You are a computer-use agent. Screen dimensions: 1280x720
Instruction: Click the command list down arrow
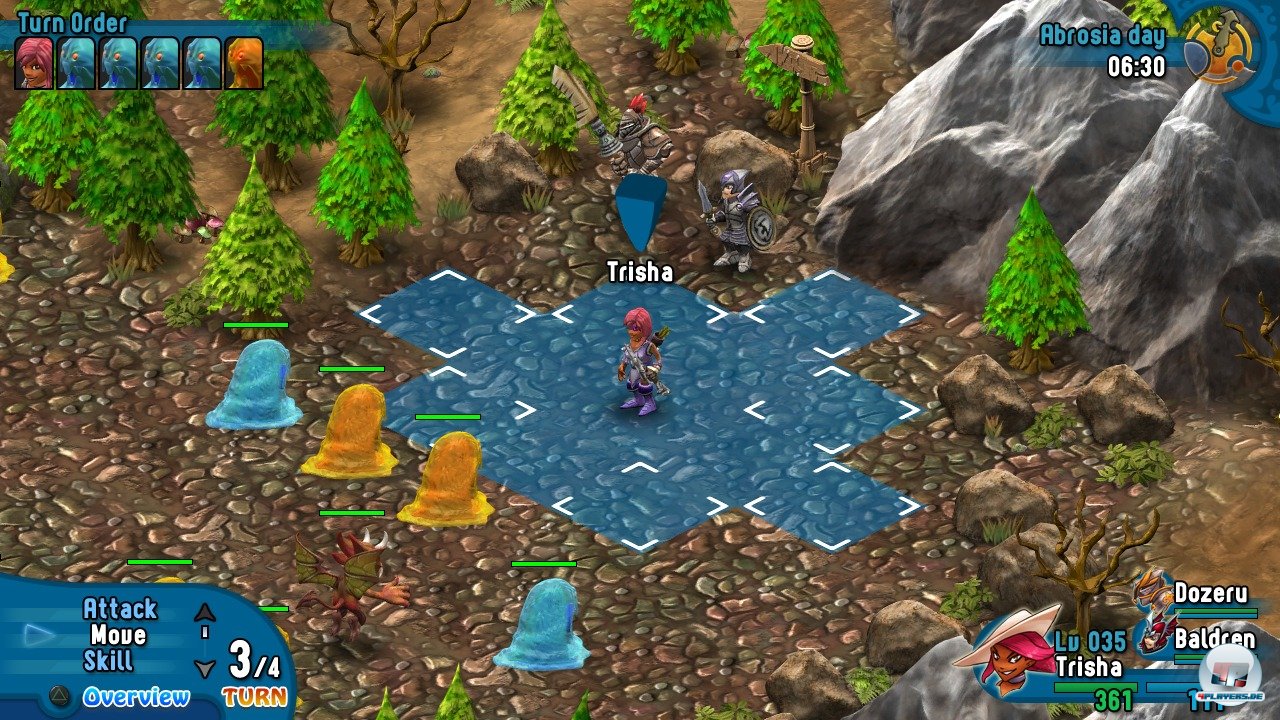coord(205,668)
